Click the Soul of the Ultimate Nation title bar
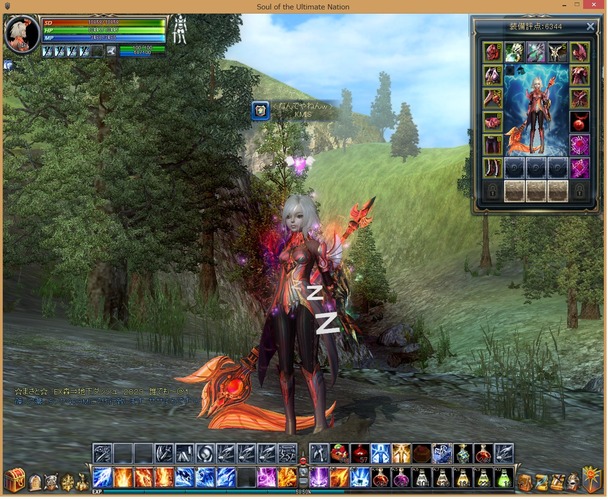This screenshot has width=608, height=500. tap(303, 6)
